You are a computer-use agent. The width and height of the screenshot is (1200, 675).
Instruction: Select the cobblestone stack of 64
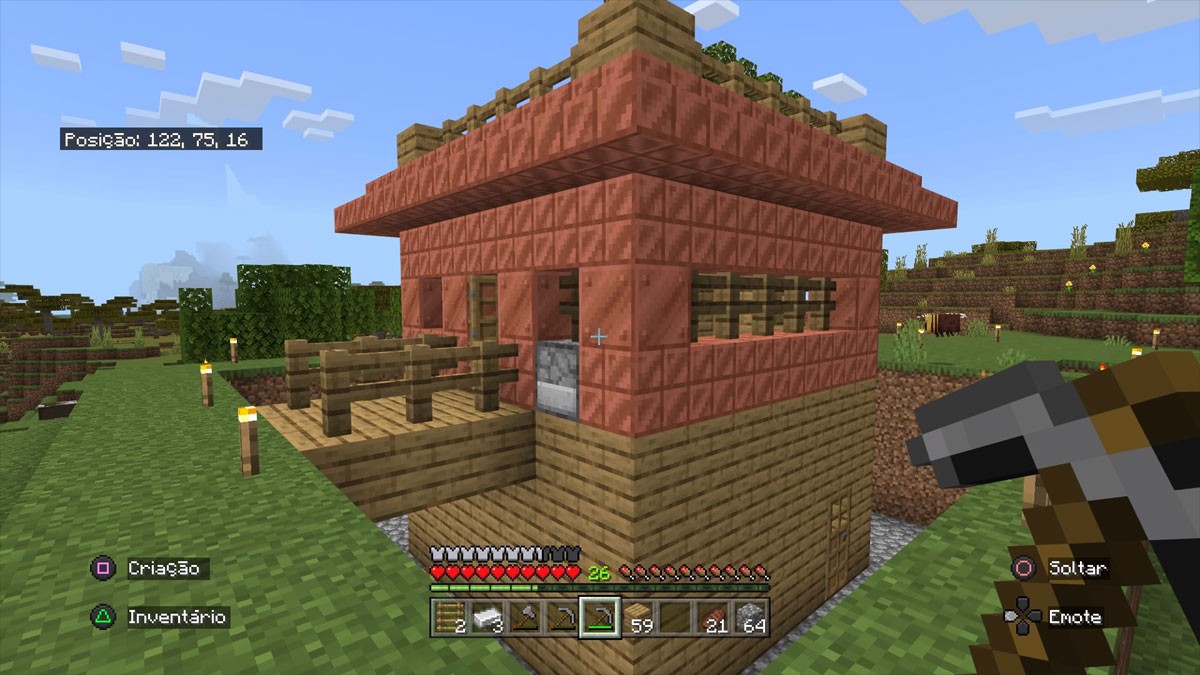coord(748,617)
